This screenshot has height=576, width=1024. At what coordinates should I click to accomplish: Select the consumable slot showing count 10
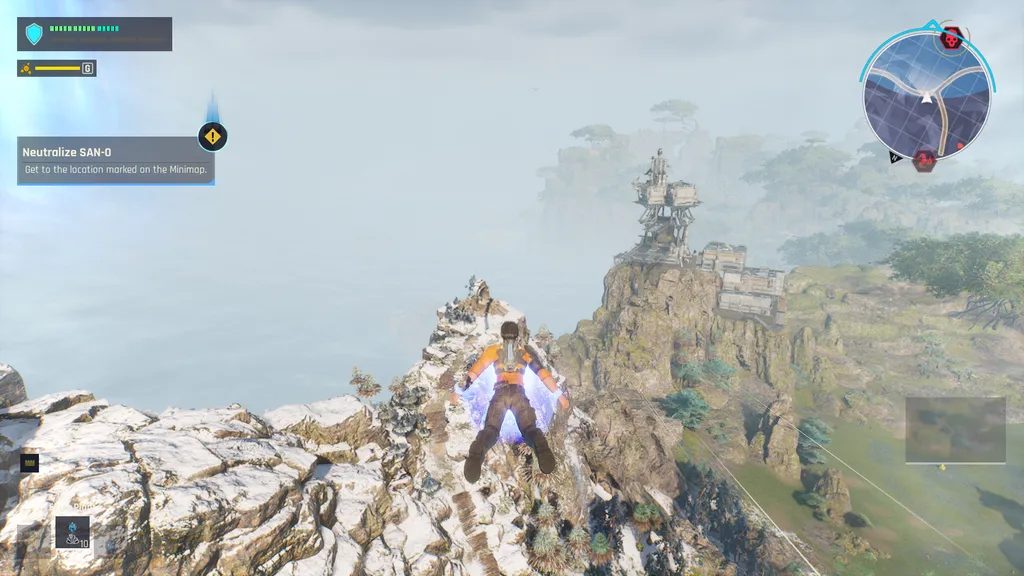tap(72, 532)
